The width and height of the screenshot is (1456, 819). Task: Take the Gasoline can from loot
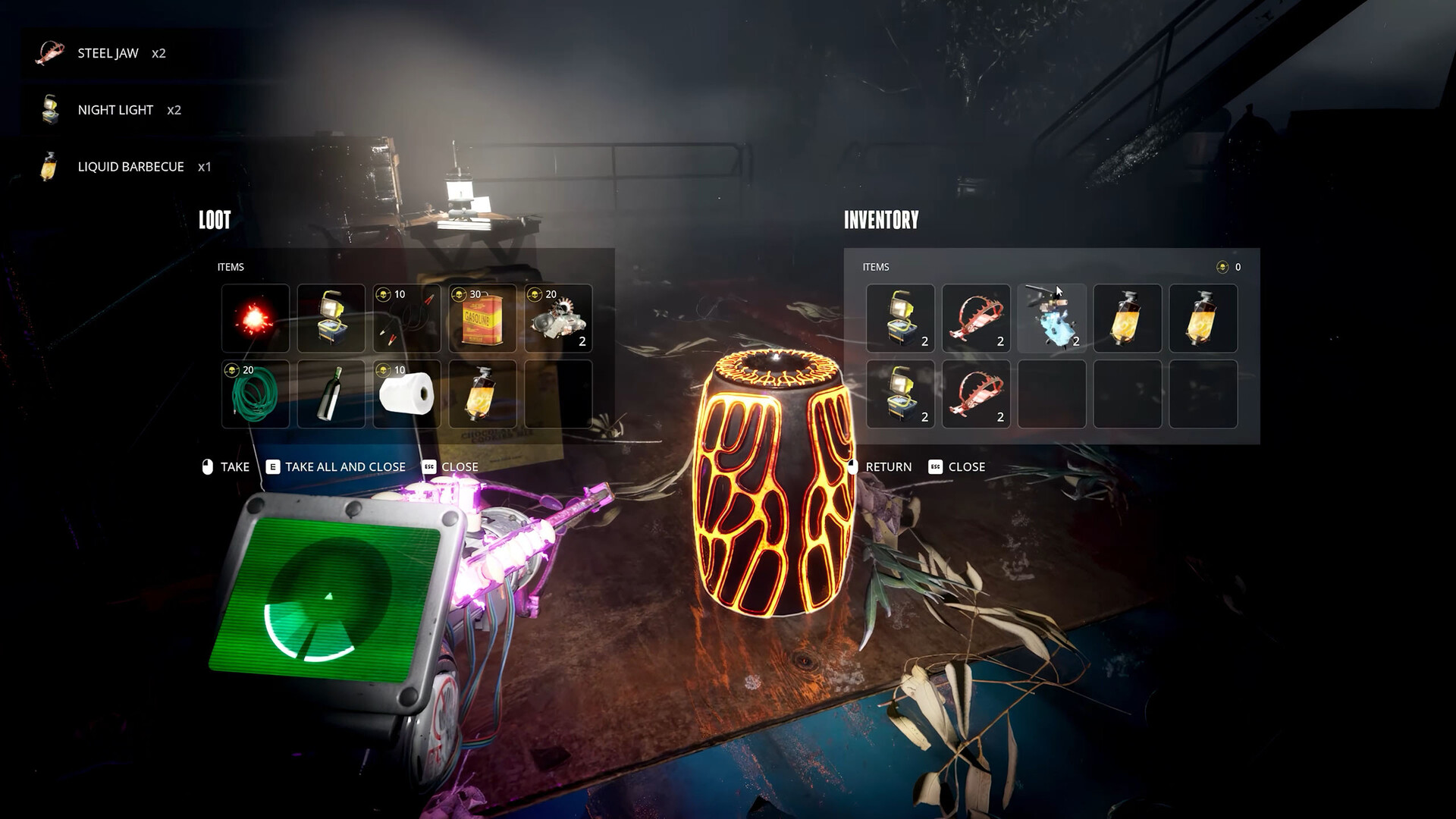click(483, 318)
